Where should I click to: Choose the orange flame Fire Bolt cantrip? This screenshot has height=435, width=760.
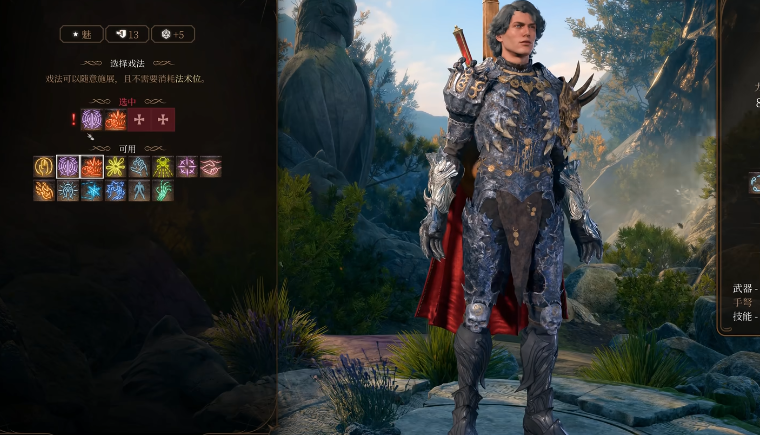pos(44,191)
